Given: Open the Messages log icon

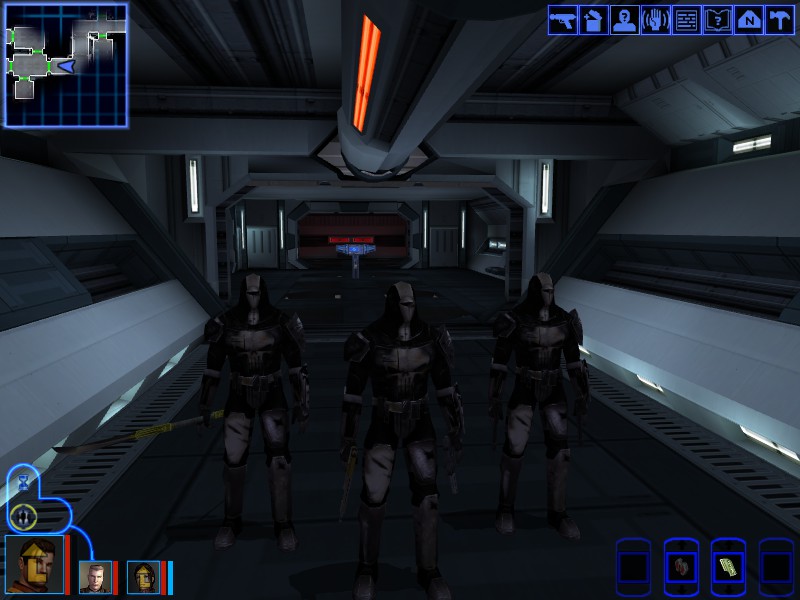Looking at the screenshot, I should coord(687,20).
